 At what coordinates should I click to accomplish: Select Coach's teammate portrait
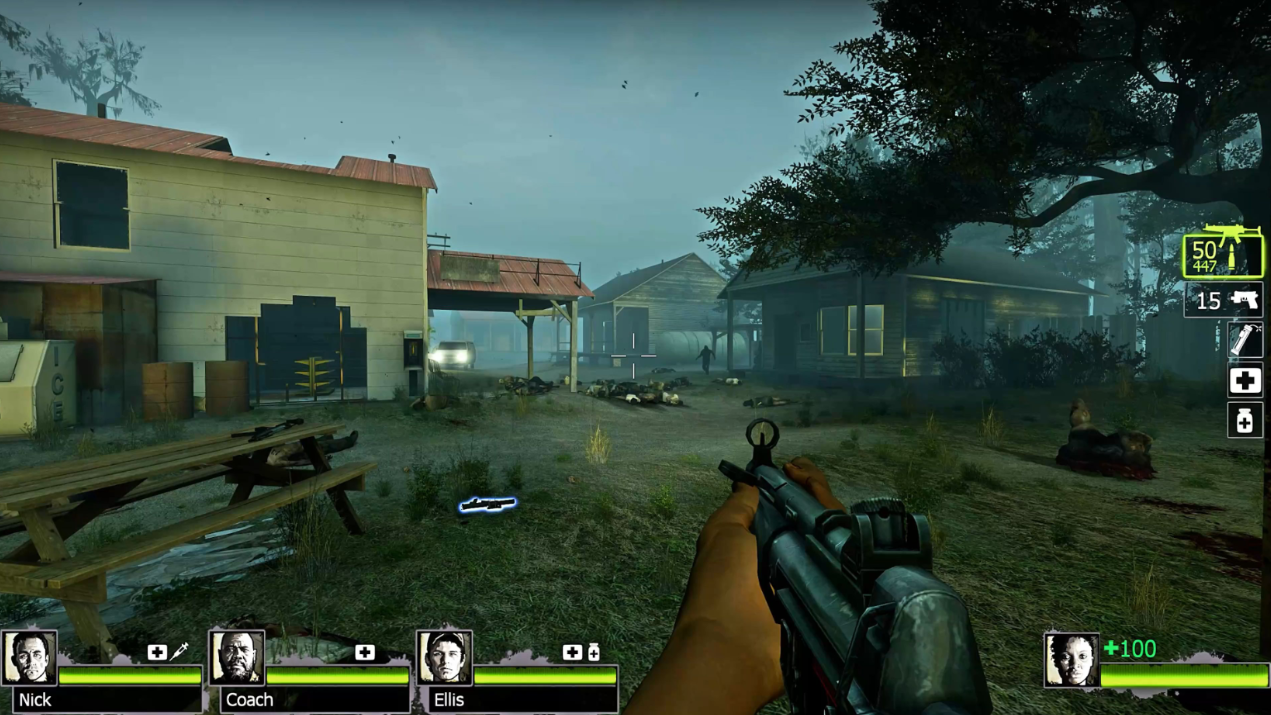pos(237,658)
